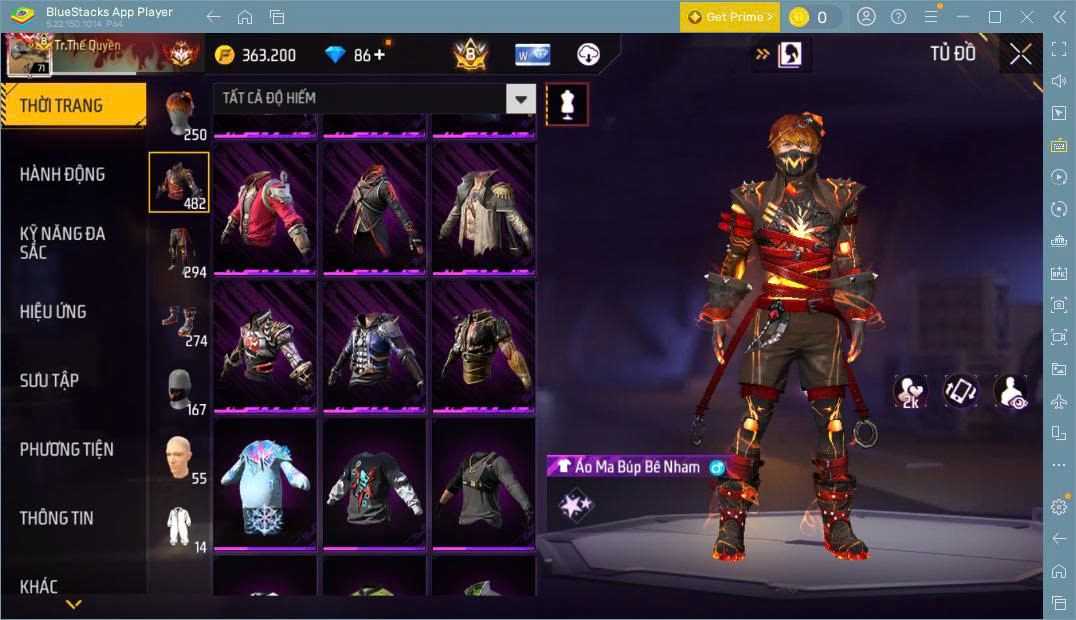This screenshot has height=620, width=1076.
Task: Switch to the Hành Động tab
Action: 62,174
